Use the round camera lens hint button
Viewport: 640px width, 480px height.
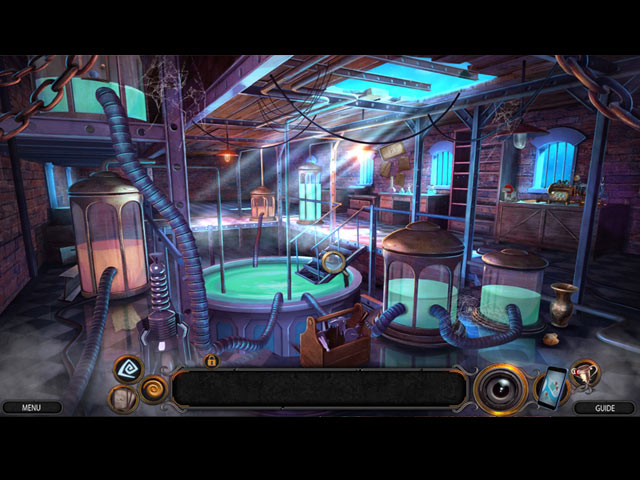[500, 389]
